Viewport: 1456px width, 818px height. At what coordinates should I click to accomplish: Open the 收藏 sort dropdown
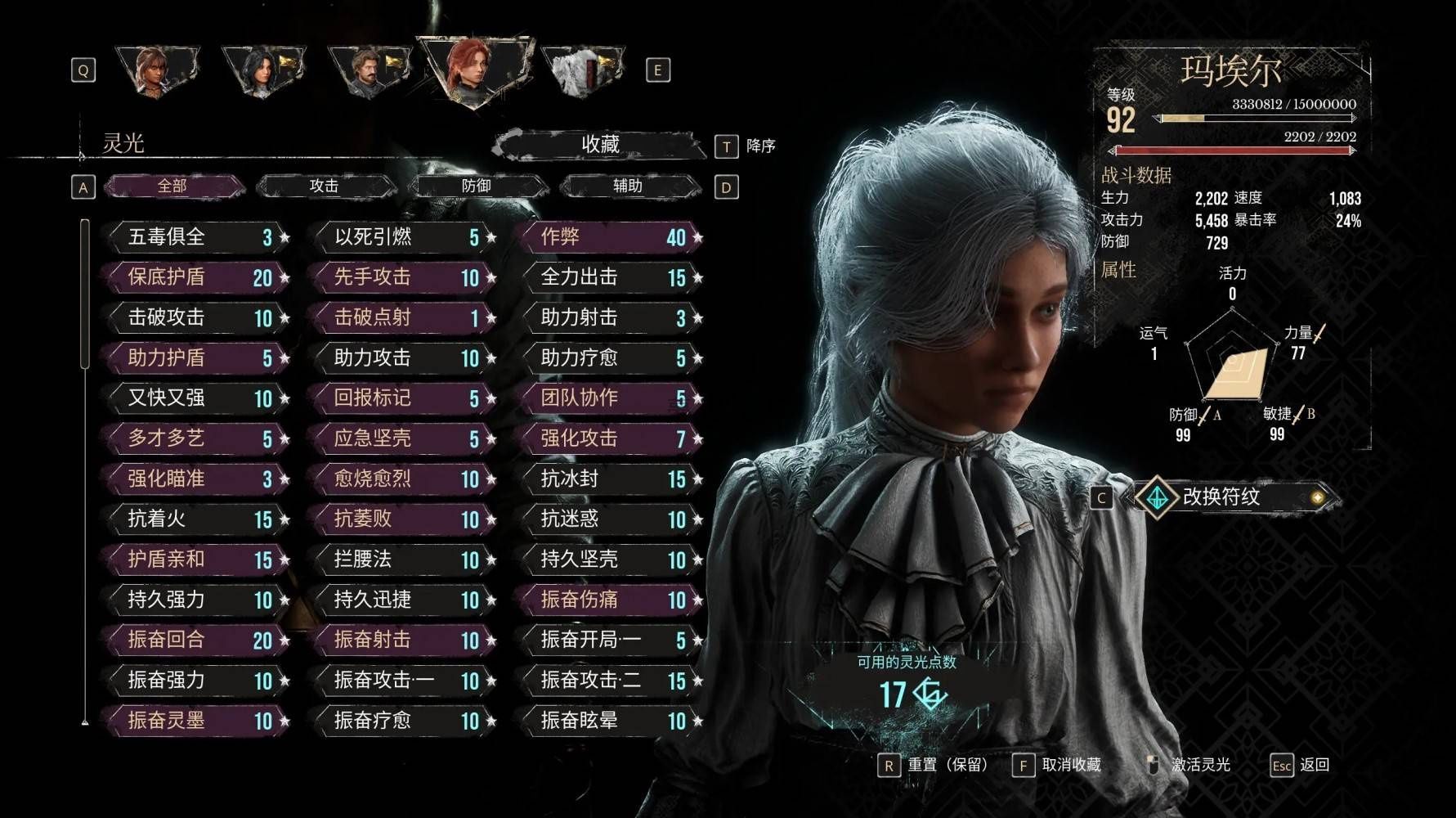(600, 145)
